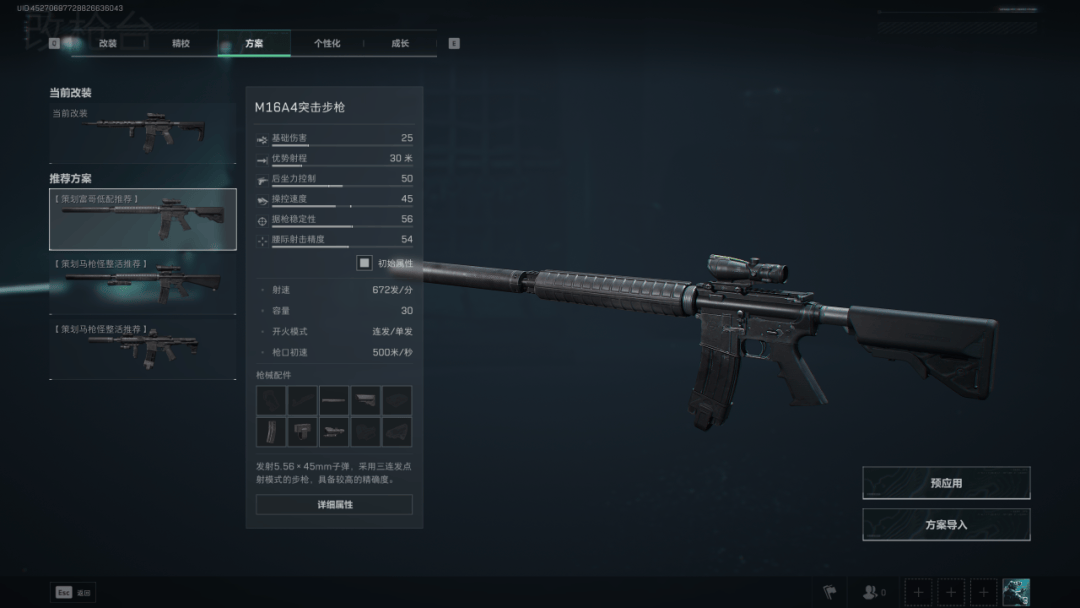Image resolution: width=1080 pixels, height=608 pixels.
Task: Open the 精校 tab
Action: tap(181, 44)
